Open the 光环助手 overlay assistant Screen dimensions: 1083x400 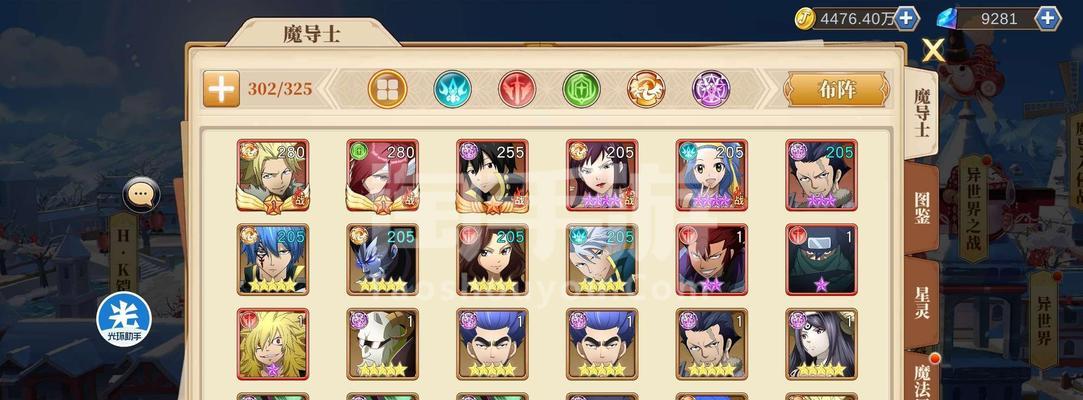pos(123,317)
